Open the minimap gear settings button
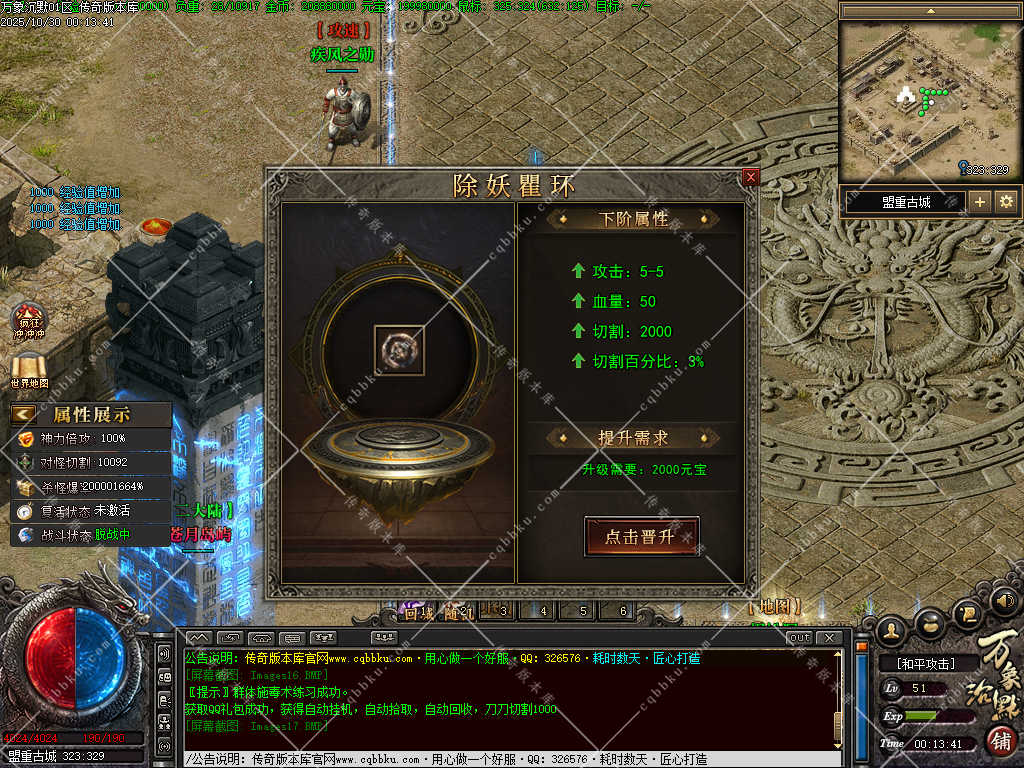 click(1006, 202)
